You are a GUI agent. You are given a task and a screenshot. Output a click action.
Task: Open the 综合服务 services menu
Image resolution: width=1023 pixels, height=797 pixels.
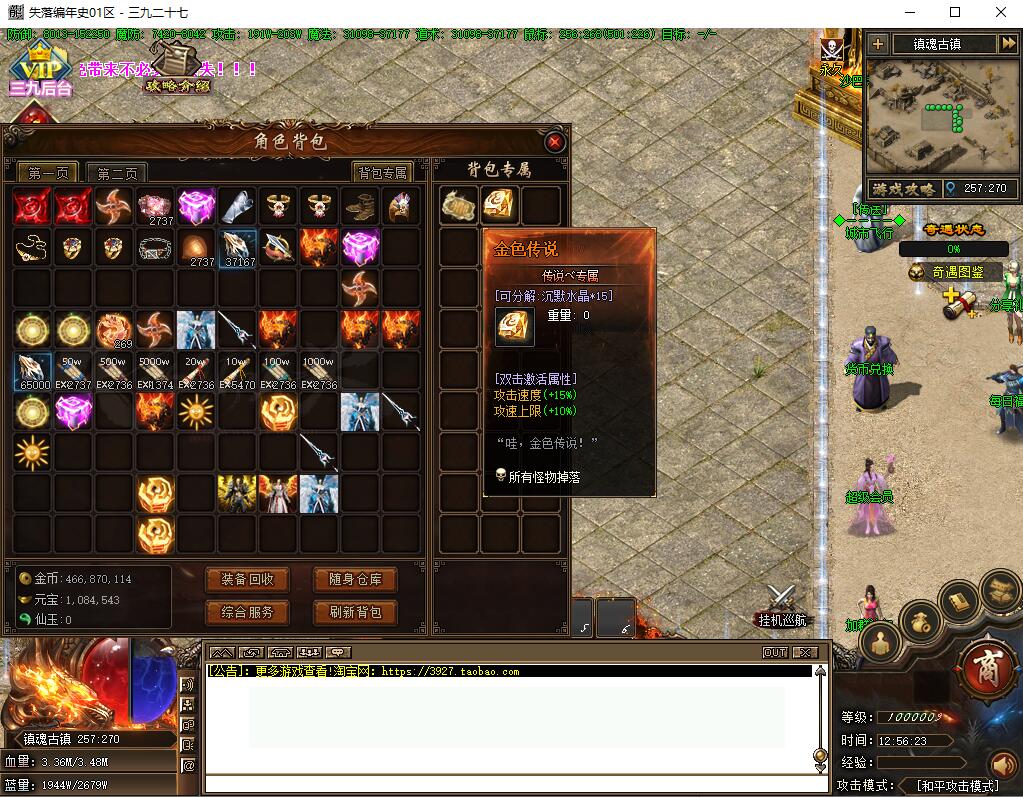tap(247, 612)
